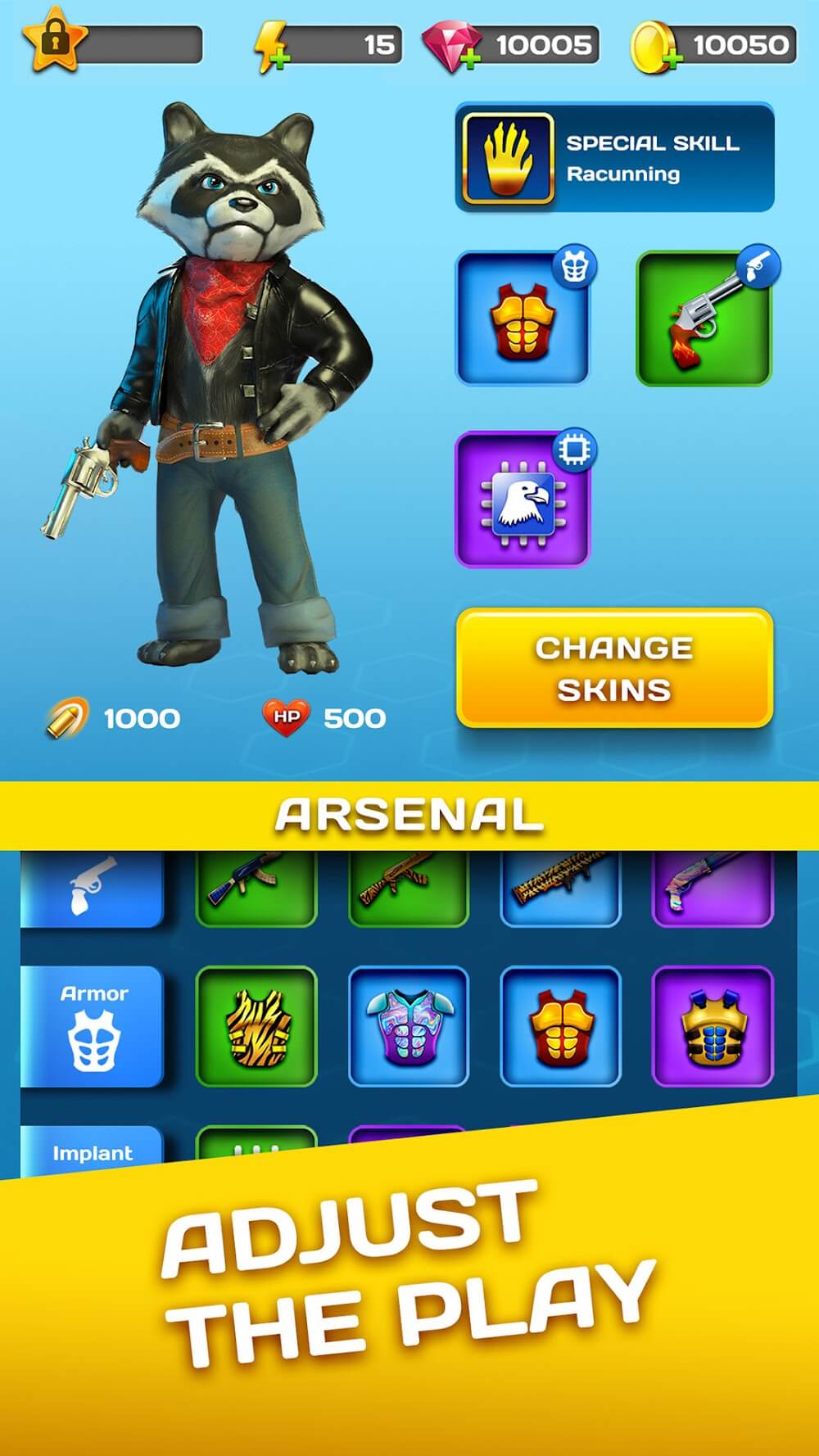Select the holographic purple armor in the arsenal
819x1456 pixels.
[409, 1026]
